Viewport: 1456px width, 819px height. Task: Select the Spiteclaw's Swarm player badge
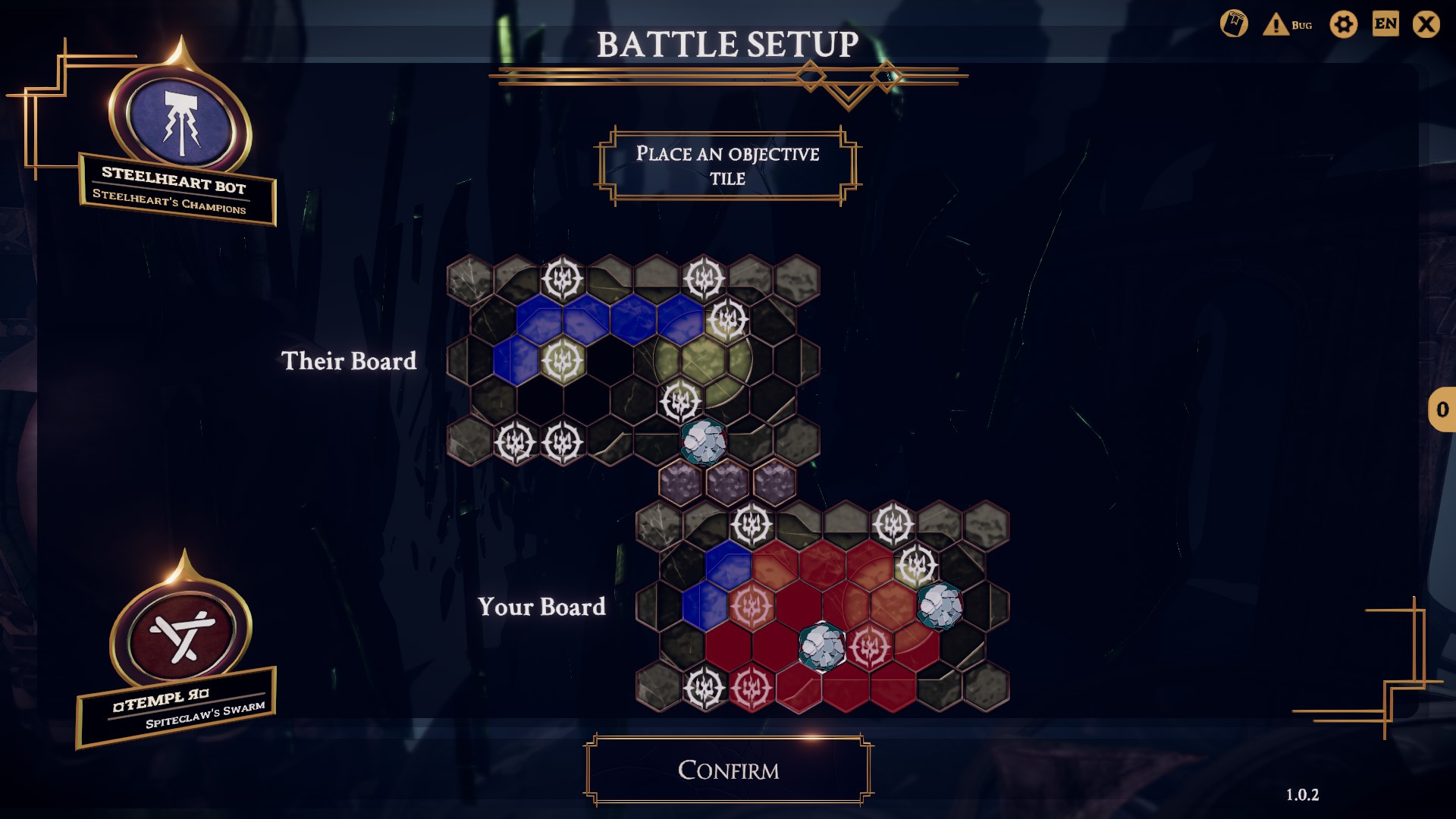(x=180, y=635)
